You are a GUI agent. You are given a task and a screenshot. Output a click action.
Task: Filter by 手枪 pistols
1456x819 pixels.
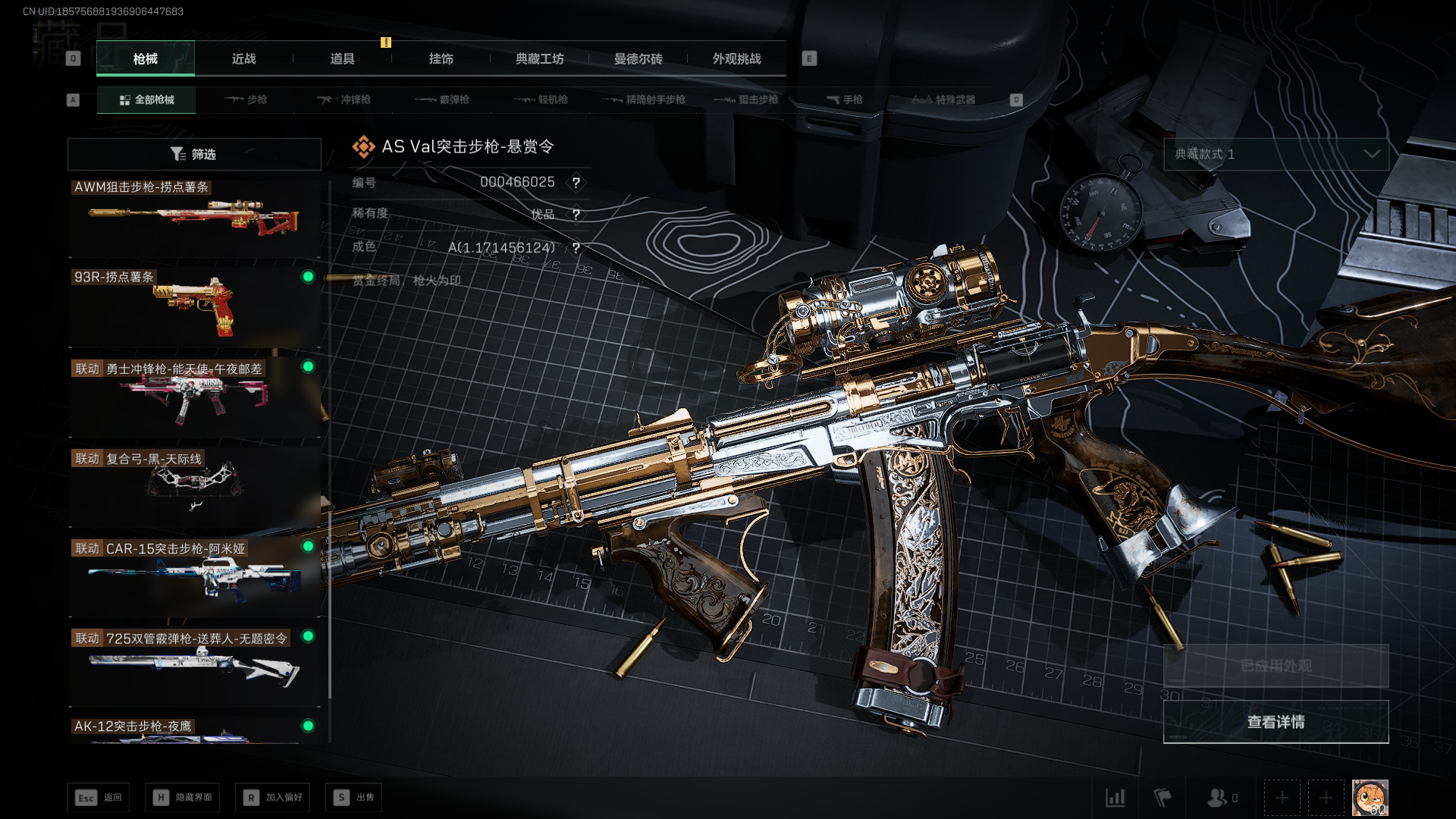(845, 99)
